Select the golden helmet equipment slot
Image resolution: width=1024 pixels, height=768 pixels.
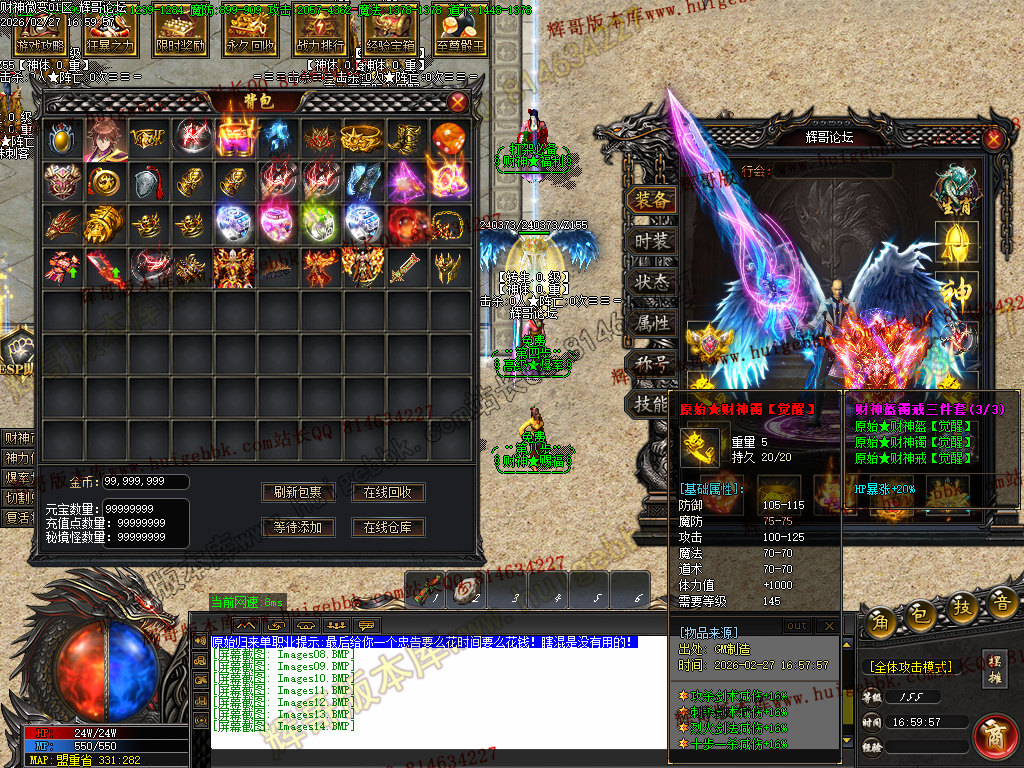click(957, 240)
